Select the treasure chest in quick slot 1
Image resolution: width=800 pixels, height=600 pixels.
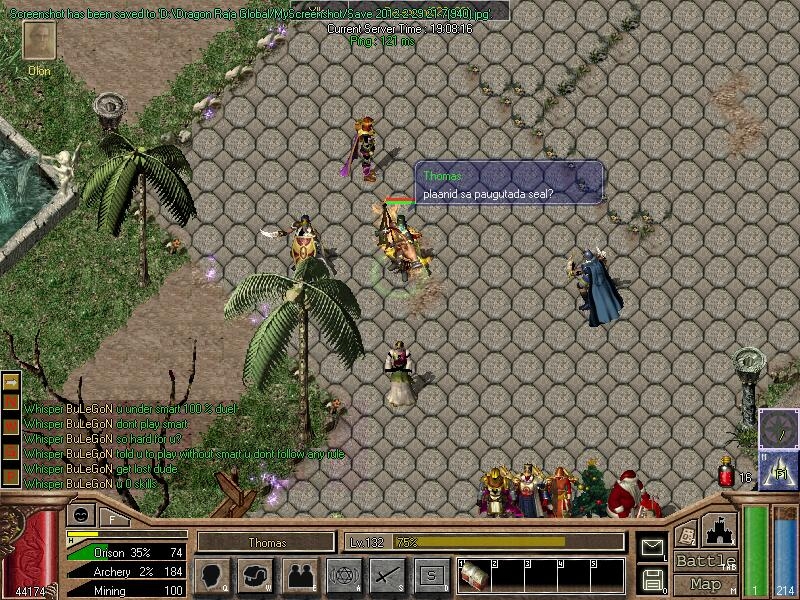click(474, 577)
